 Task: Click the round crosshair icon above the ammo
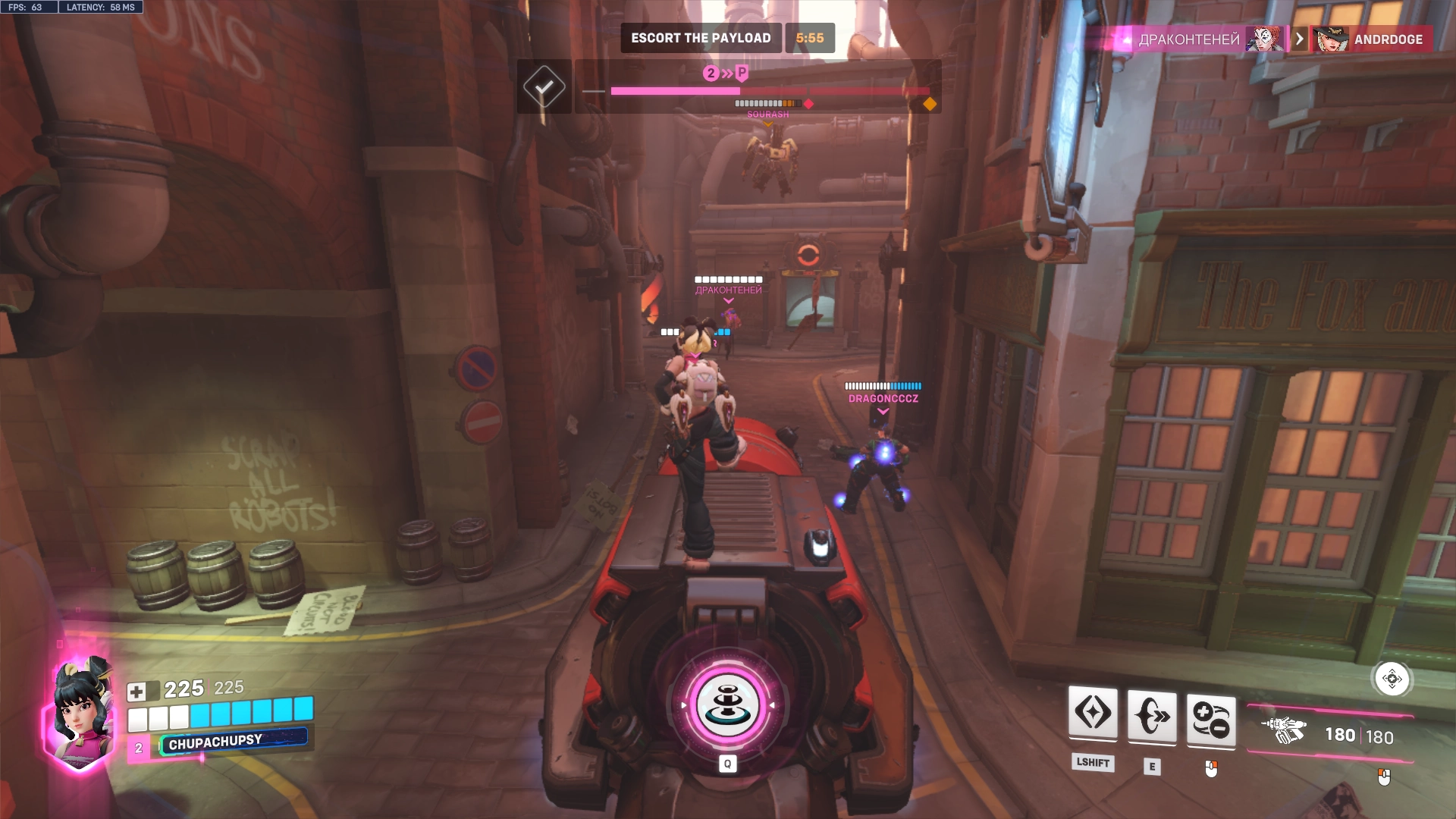[x=1392, y=679]
